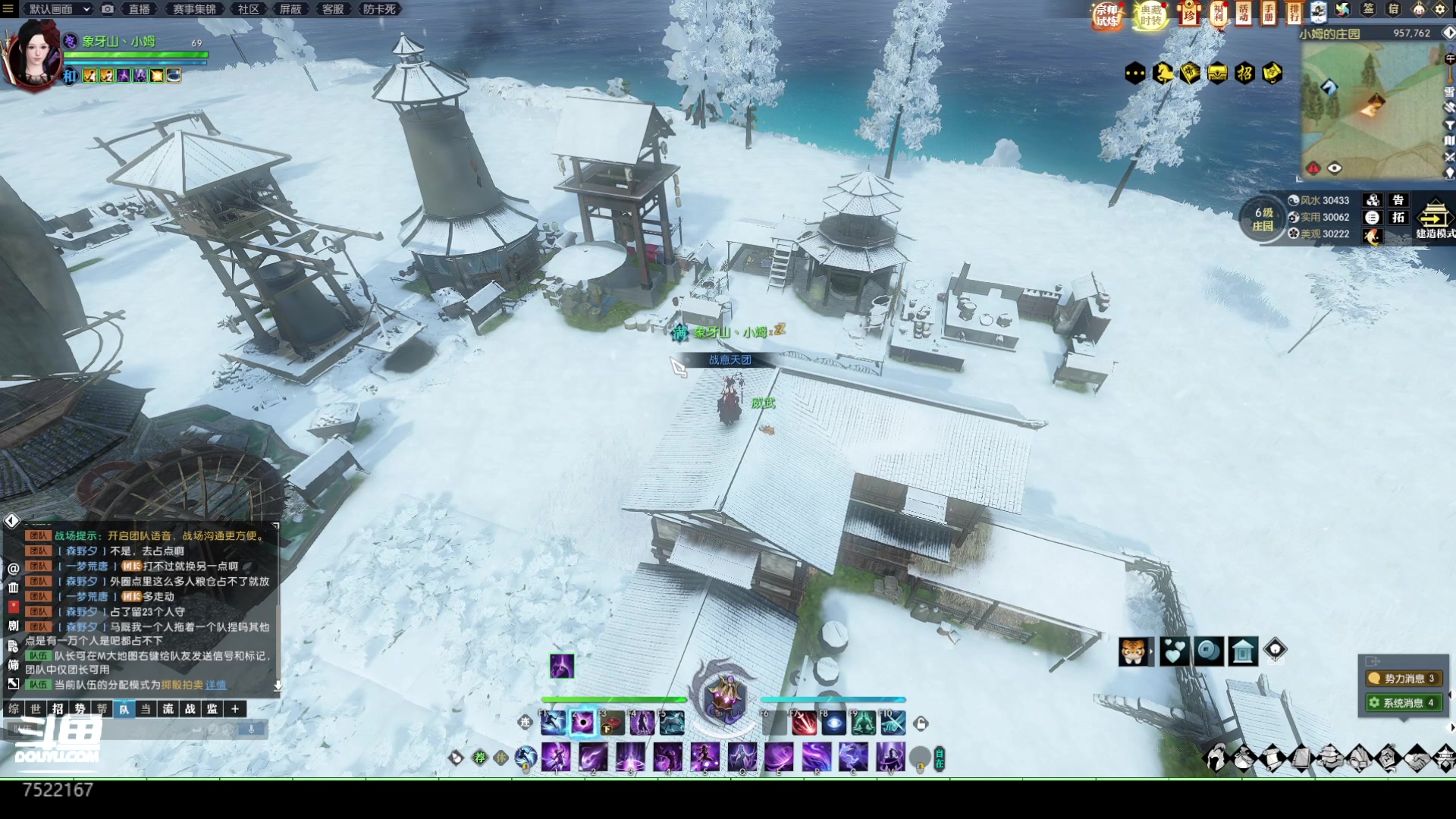The image size is (1456, 819).
Task: Click the camera screenshot icon
Action: 108,9
